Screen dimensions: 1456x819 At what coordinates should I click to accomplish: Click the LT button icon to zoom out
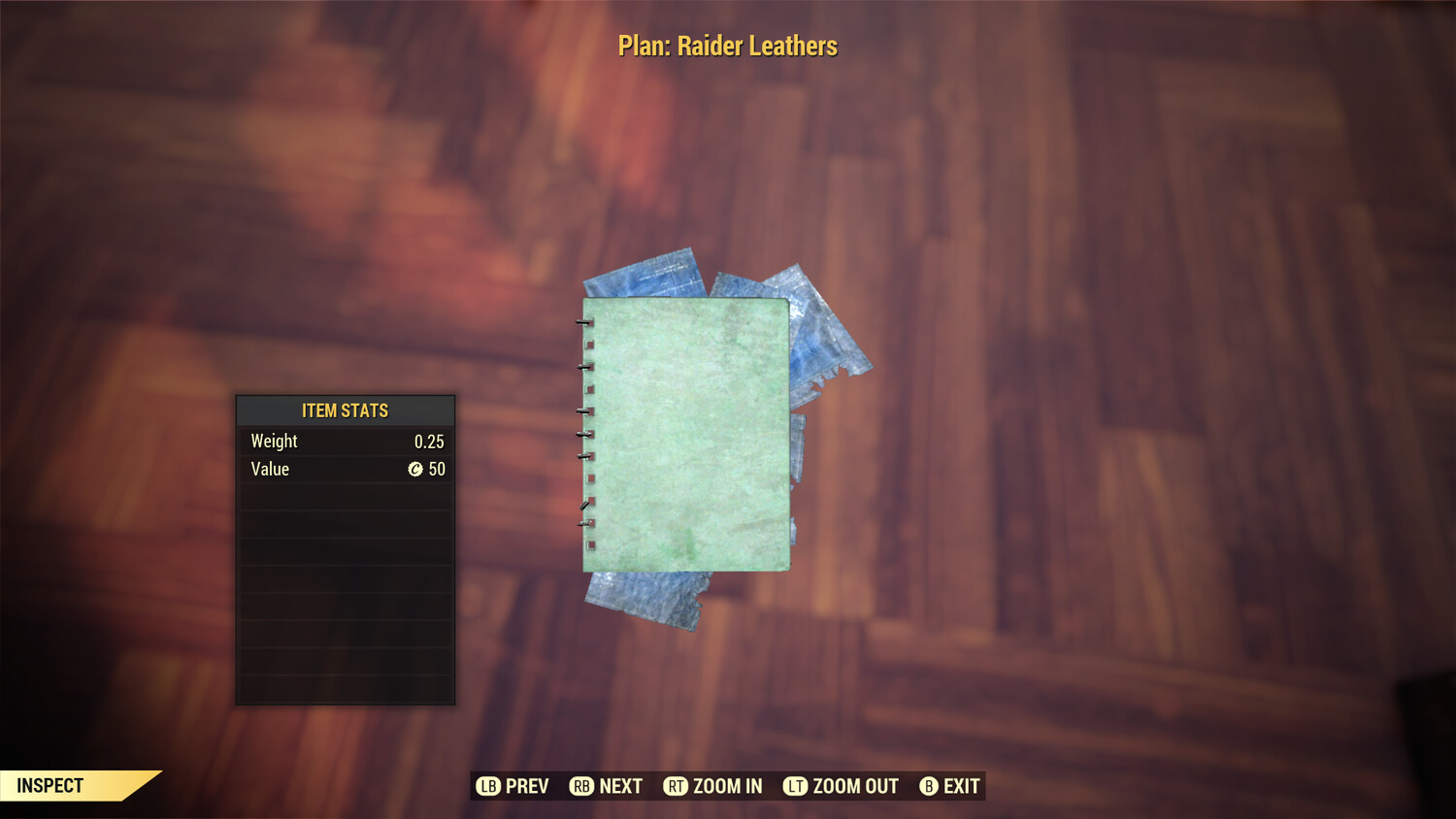(794, 786)
